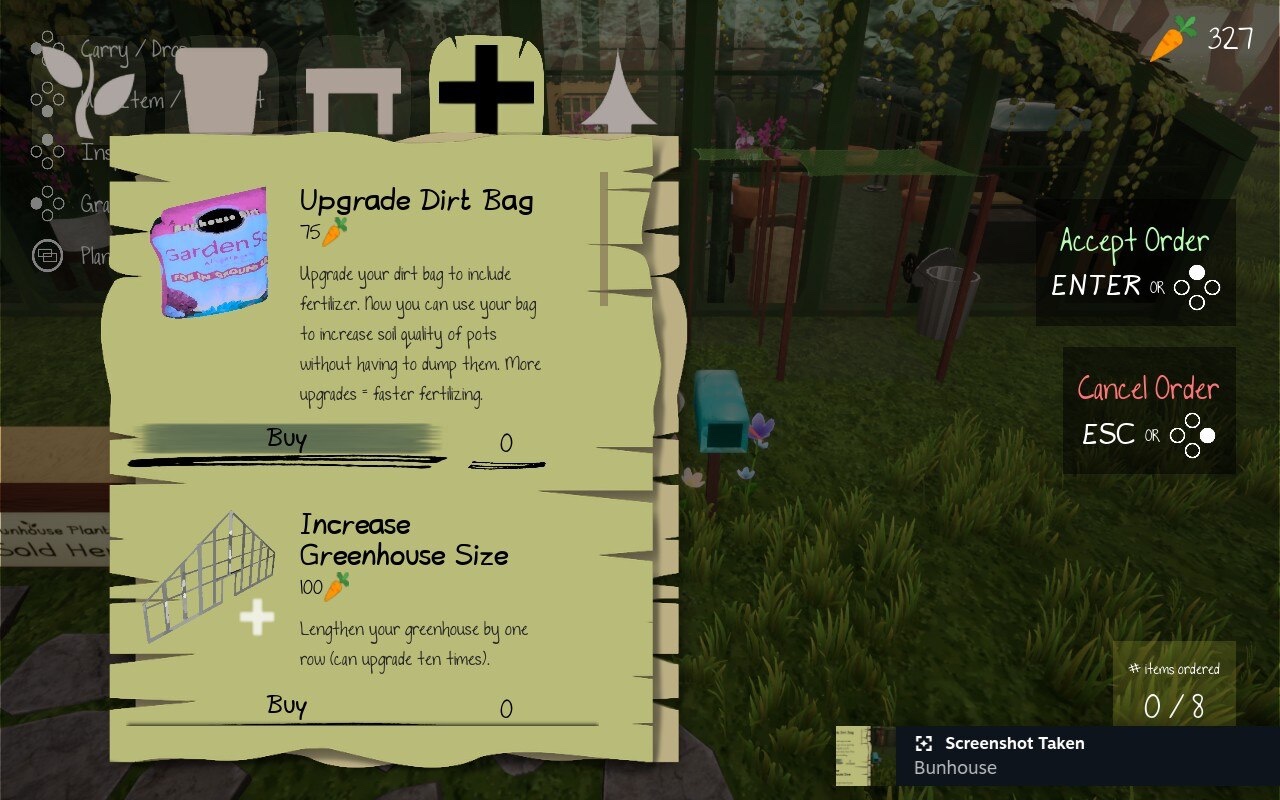Select the Garden Soil bag image

(210, 252)
